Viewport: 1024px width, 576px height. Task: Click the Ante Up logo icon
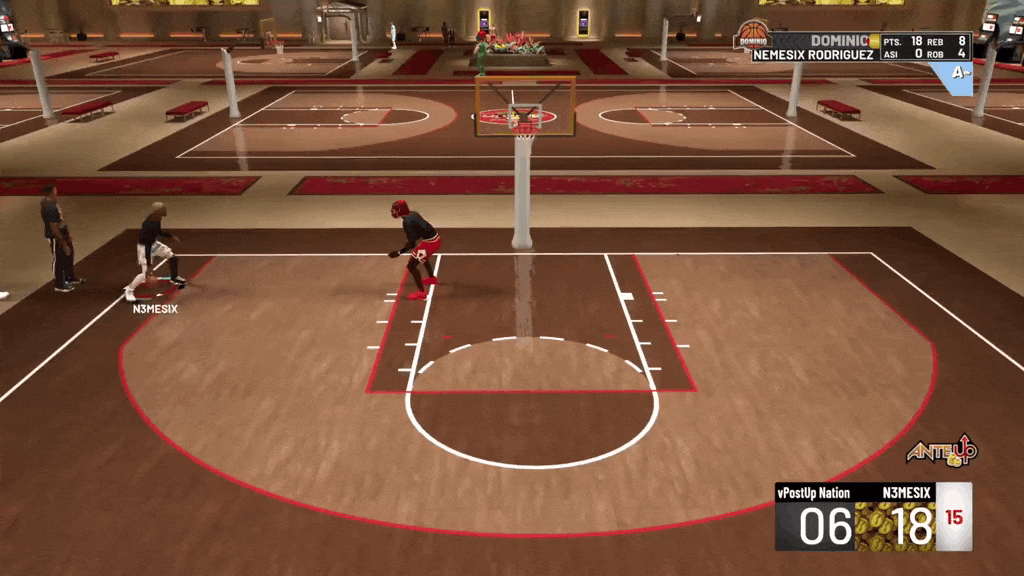coord(941,452)
